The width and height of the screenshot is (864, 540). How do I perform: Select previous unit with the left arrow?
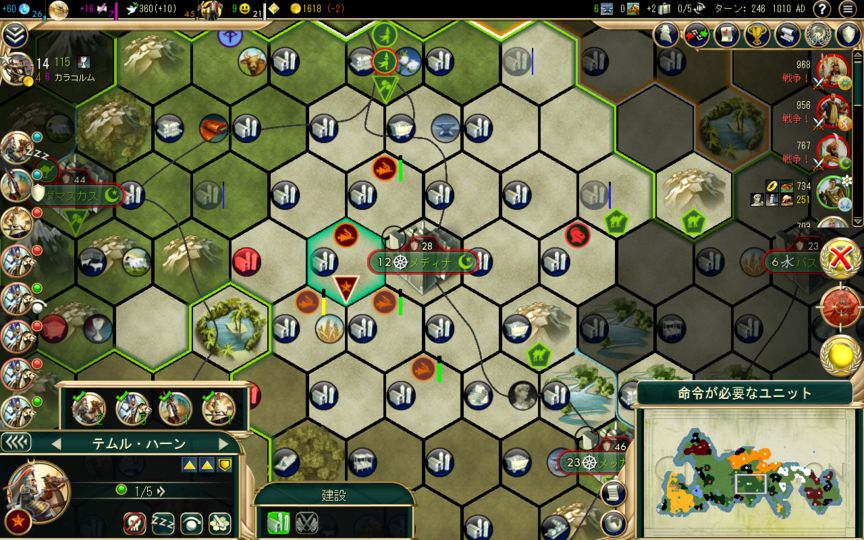click(57, 443)
